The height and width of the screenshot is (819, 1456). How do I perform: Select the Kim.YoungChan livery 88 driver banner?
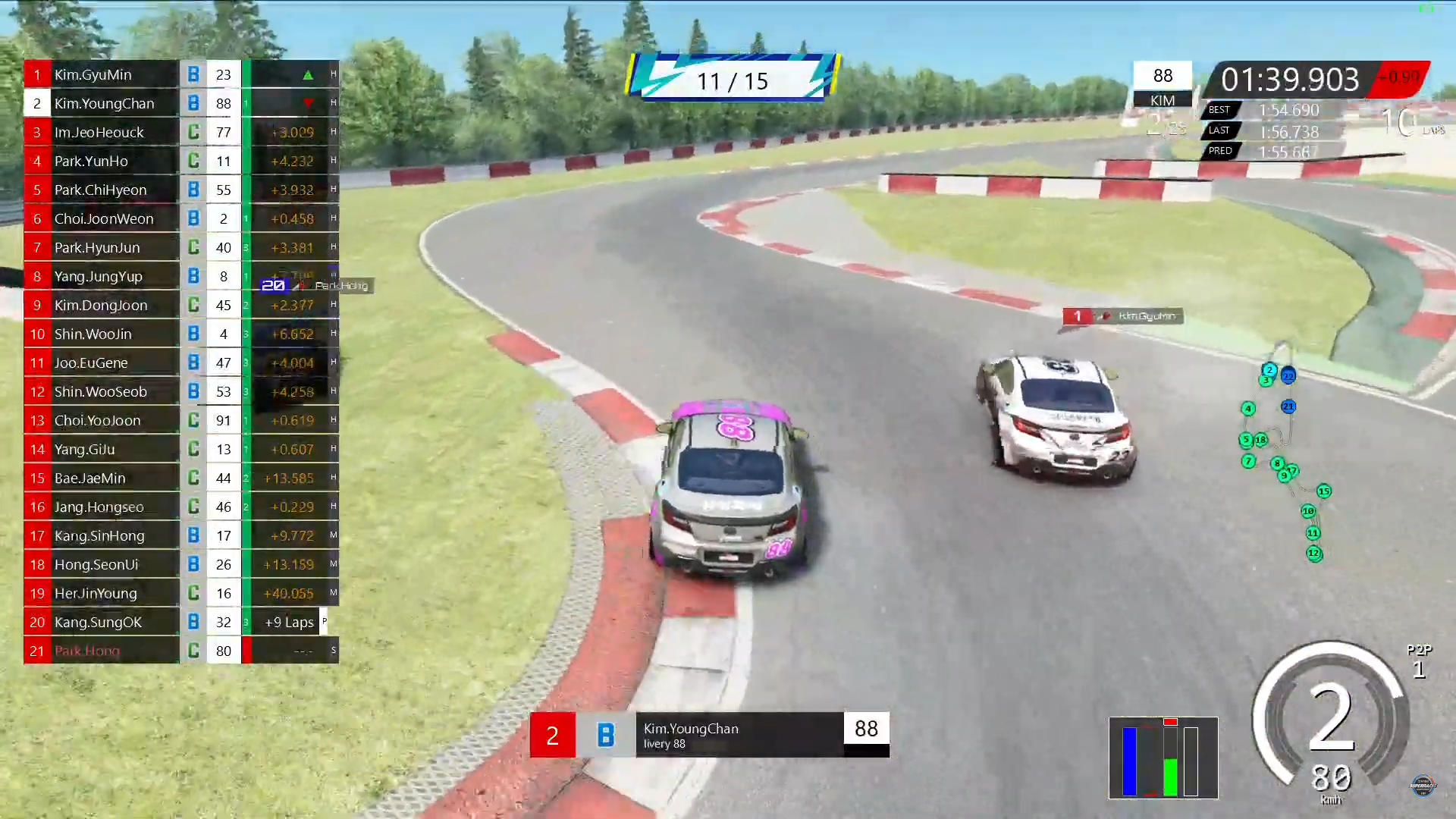pos(709,734)
